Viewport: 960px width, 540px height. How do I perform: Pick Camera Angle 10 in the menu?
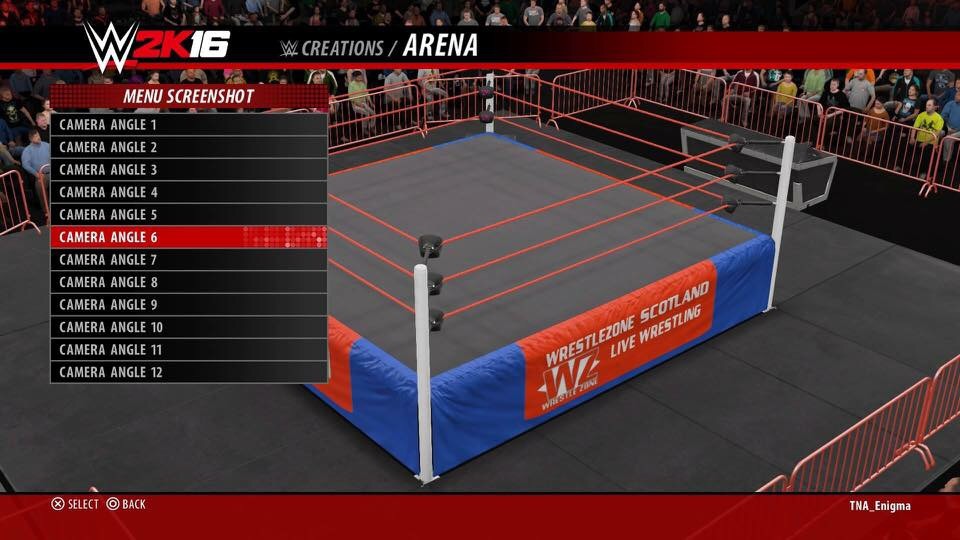click(189, 327)
